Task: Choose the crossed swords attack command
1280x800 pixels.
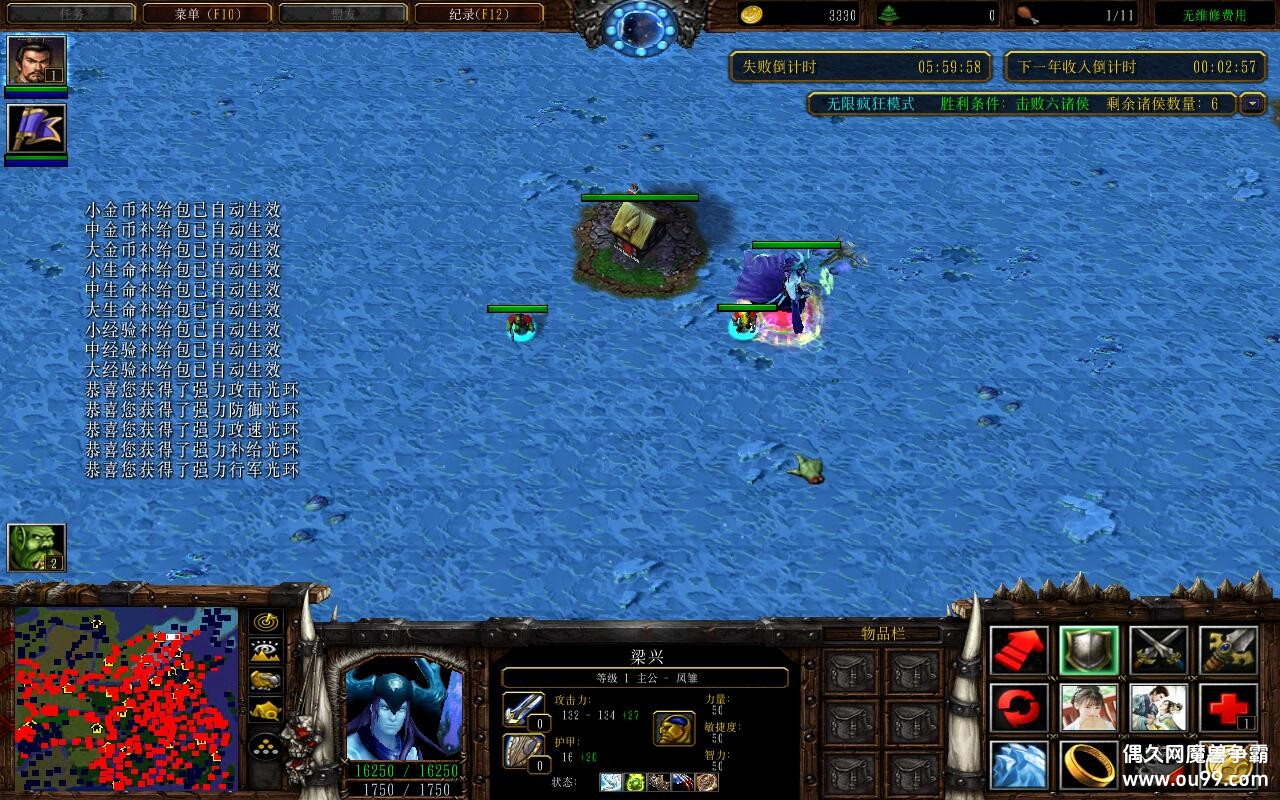Action: 1159,651
